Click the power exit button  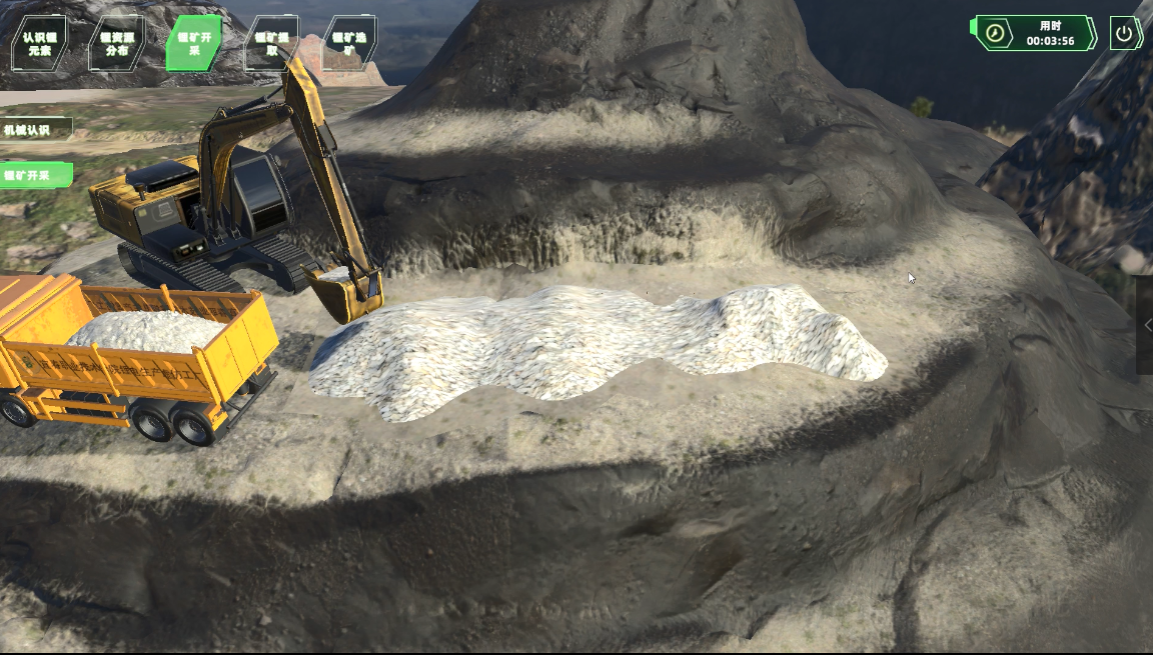click(1125, 33)
